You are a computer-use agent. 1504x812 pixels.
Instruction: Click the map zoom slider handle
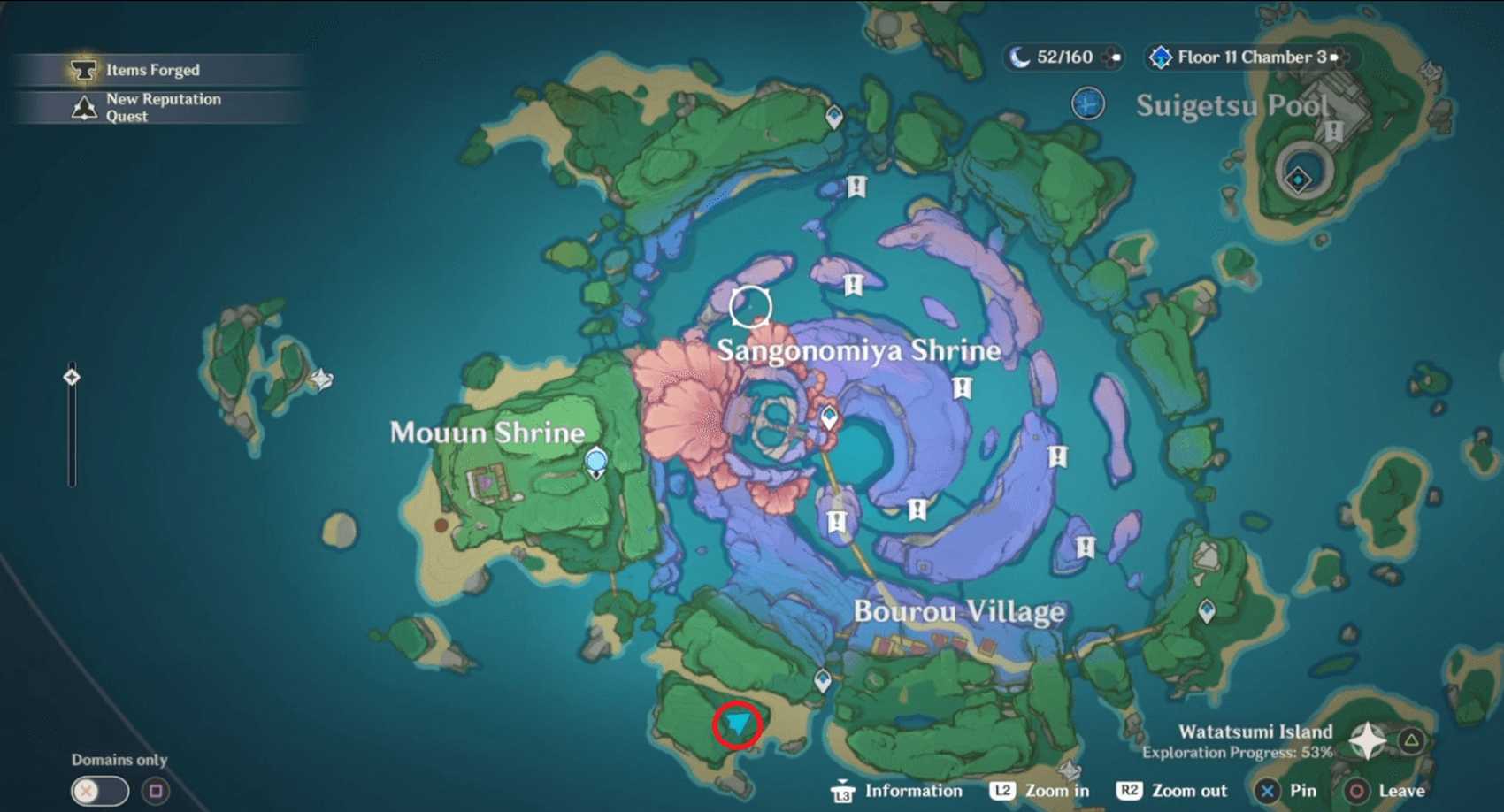pyautogui.click(x=72, y=378)
